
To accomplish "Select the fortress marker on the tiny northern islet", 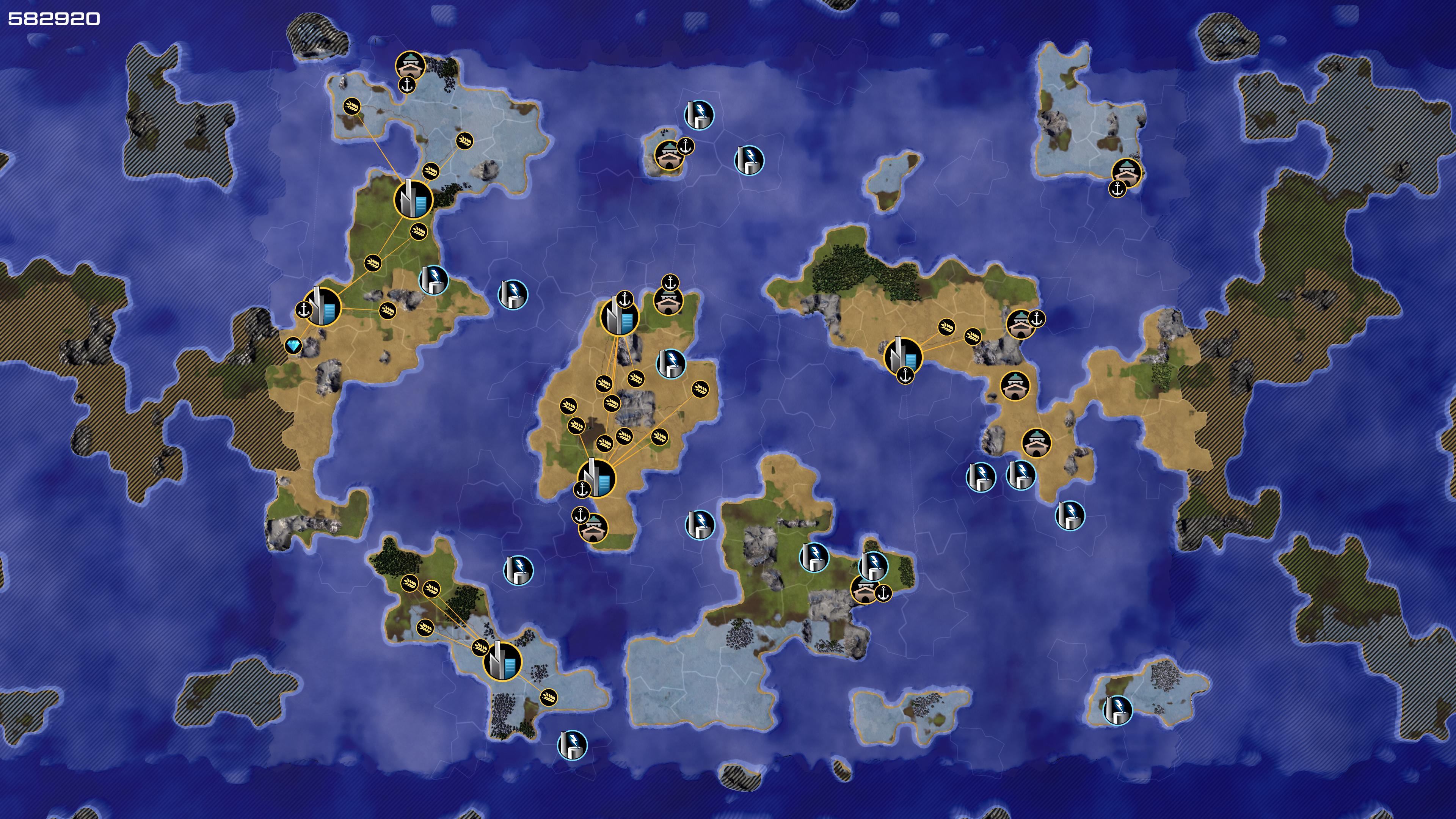I will tap(669, 155).
